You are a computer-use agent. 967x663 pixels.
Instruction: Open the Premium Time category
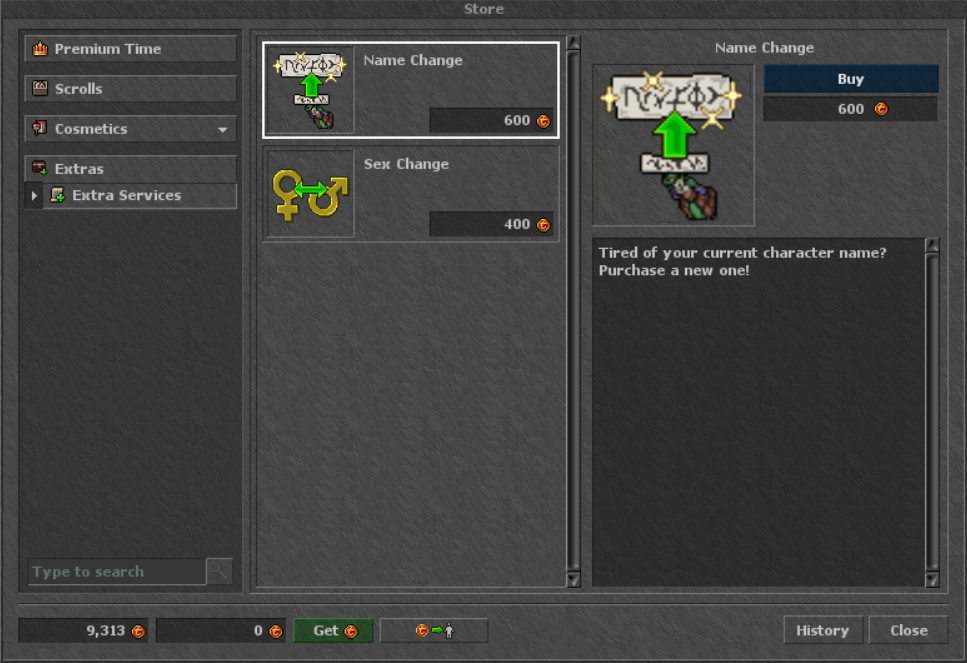(x=130, y=49)
